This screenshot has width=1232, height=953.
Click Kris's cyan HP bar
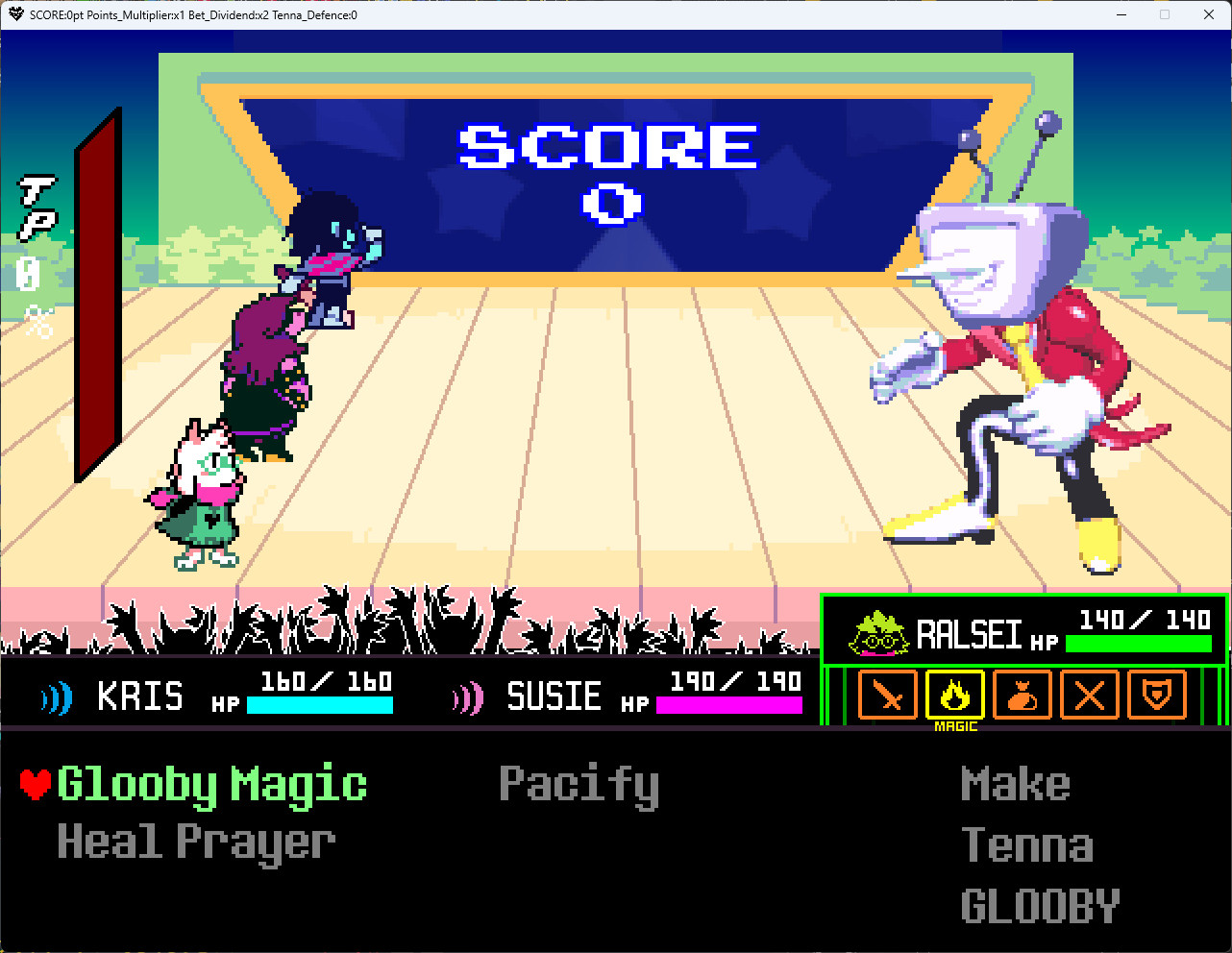pyautogui.click(x=319, y=704)
